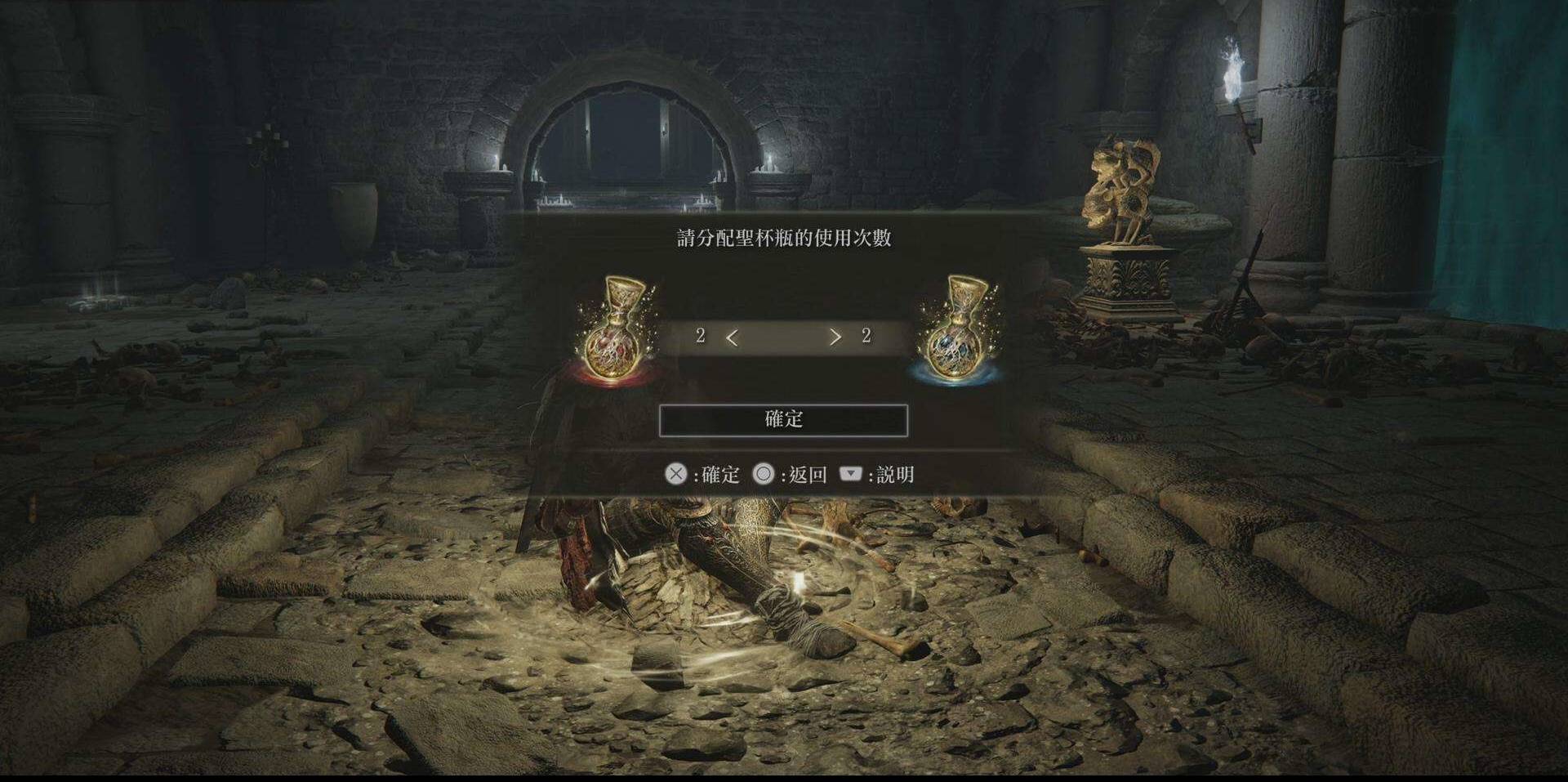The image size is (1568, 782).
Task: Click the X button glyph in the prompts
Action: coord(675,473)
